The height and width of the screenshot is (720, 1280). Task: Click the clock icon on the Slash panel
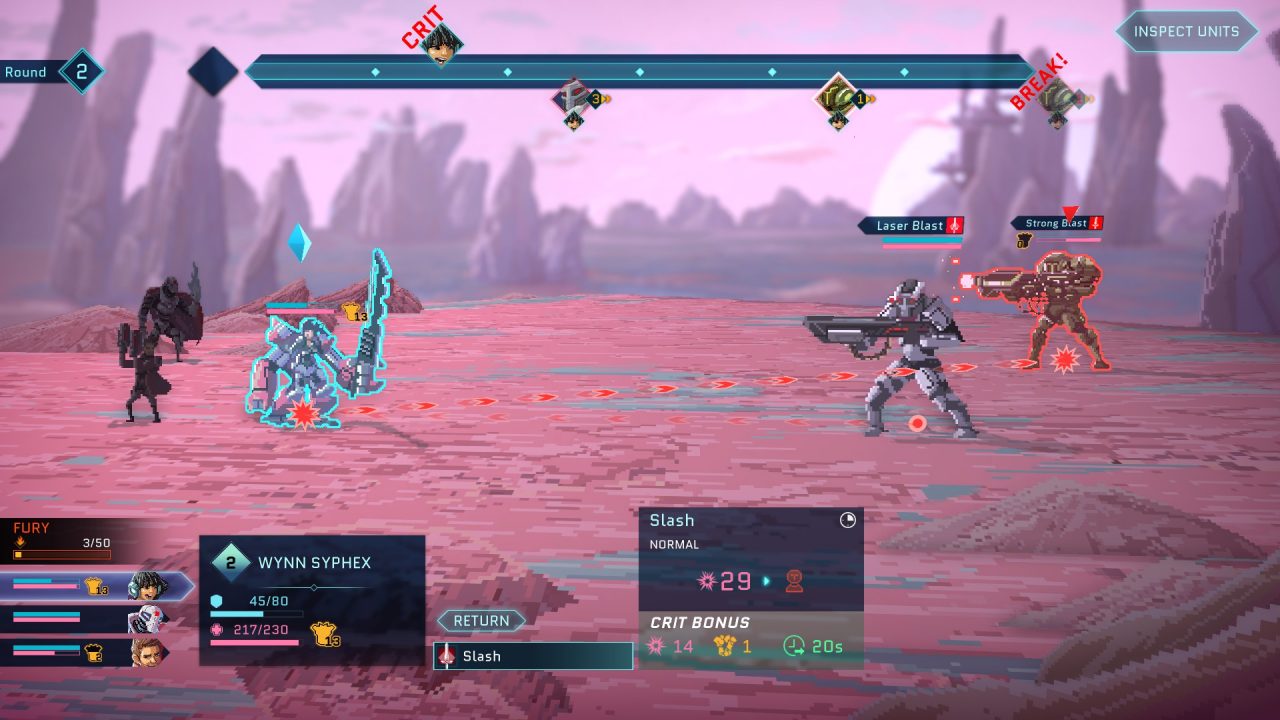point(848,520)
